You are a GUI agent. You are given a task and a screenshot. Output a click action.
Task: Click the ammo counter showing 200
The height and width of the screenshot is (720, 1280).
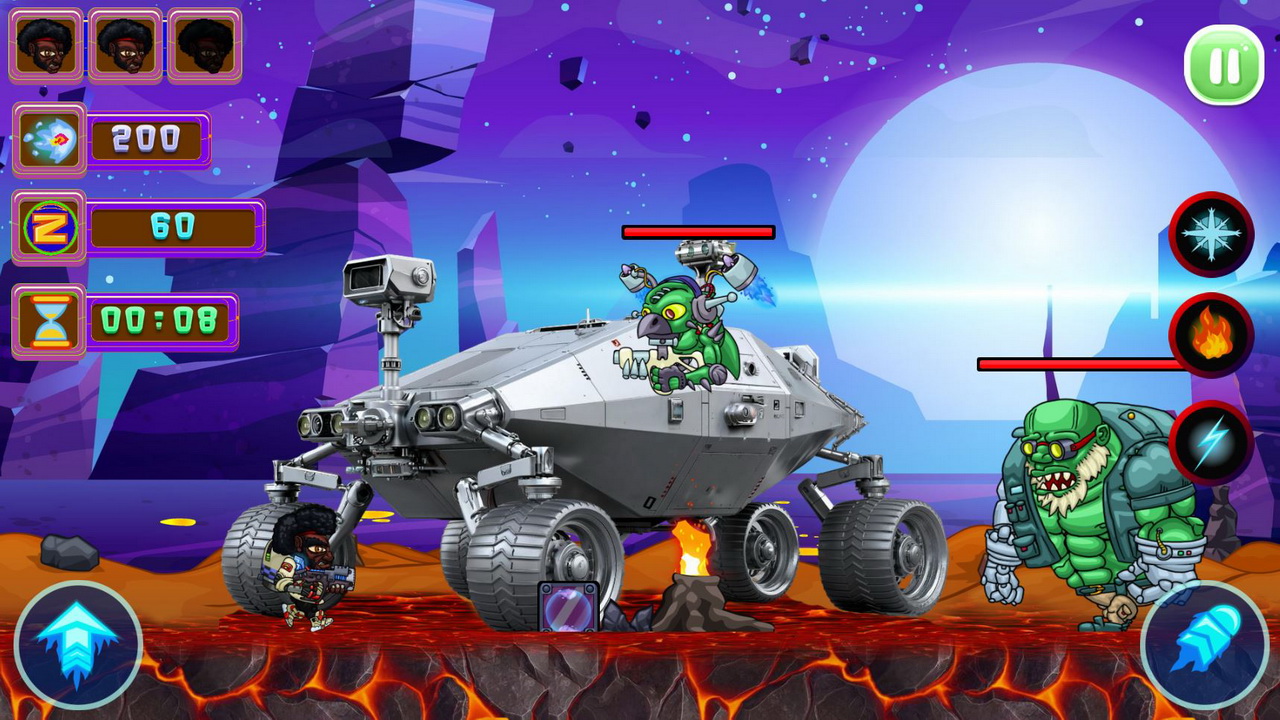coord(148,139)
